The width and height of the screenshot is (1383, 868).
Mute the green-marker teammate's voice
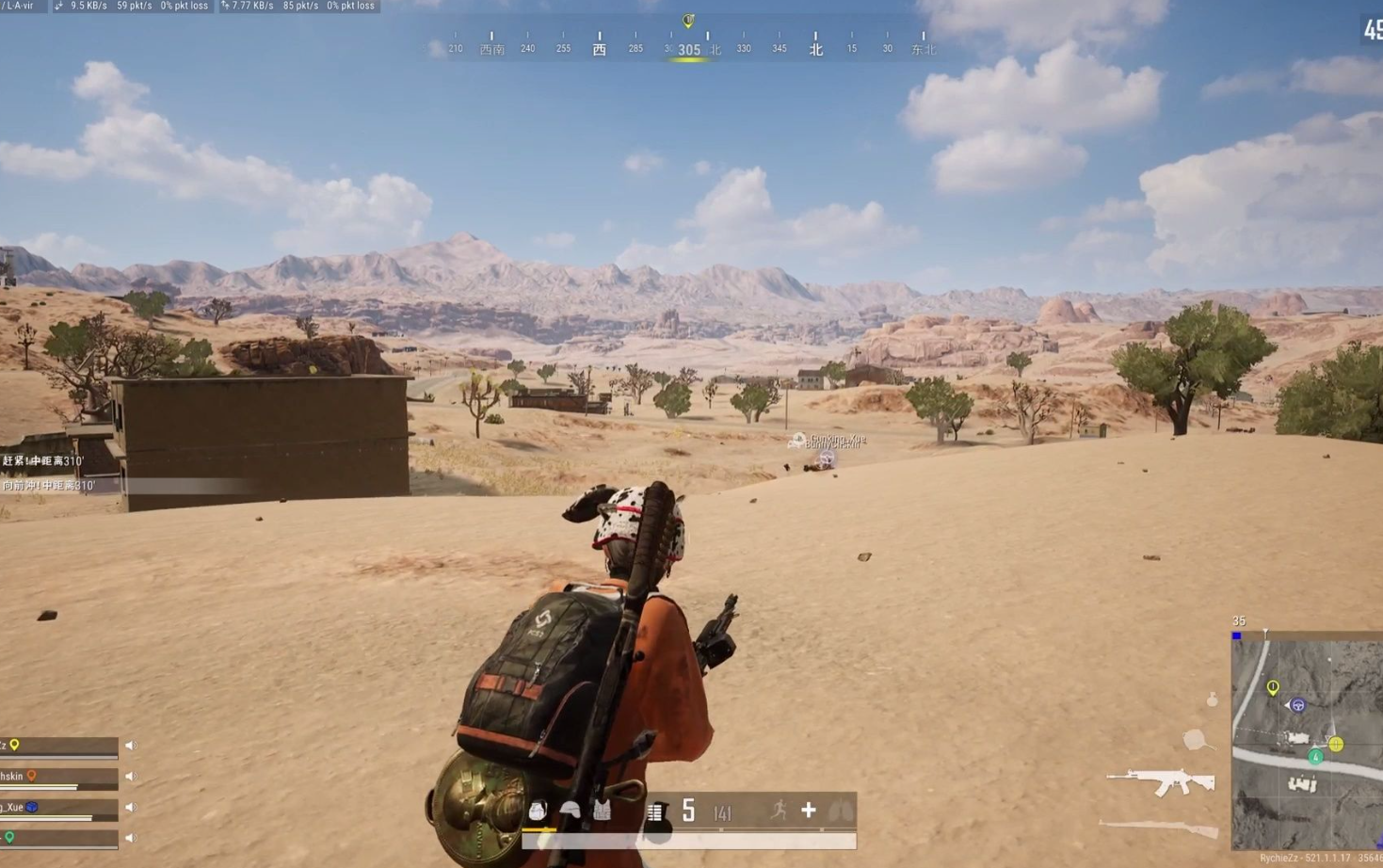[131, 838]
